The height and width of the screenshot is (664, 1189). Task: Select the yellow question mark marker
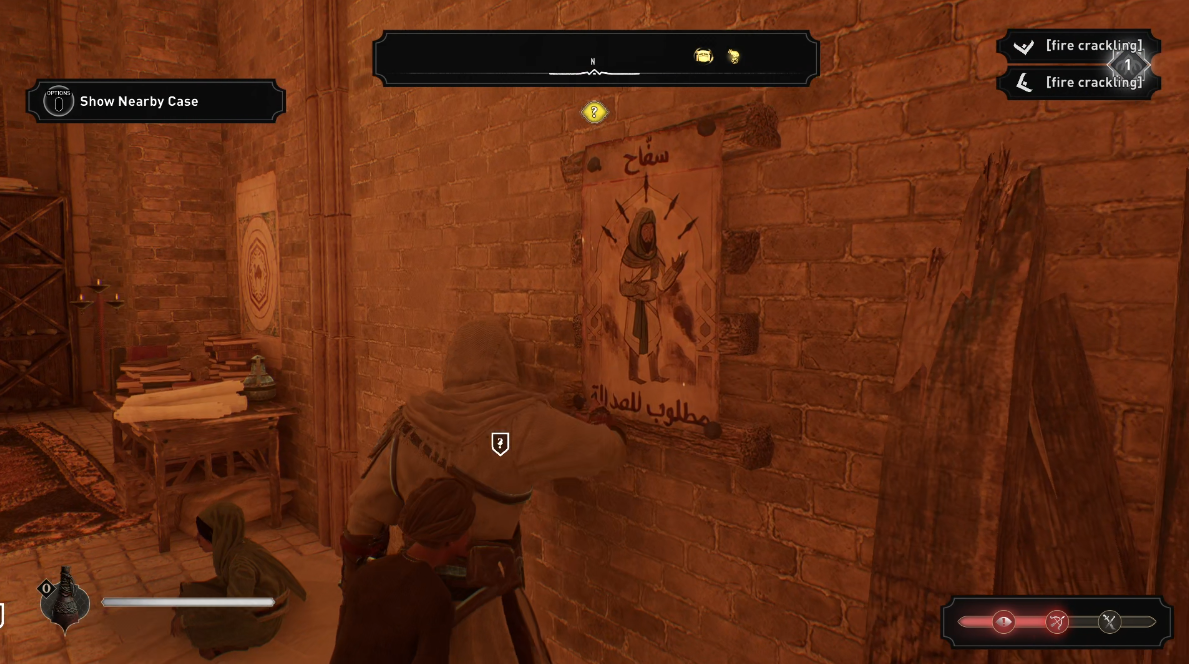[x=594, y=112]
